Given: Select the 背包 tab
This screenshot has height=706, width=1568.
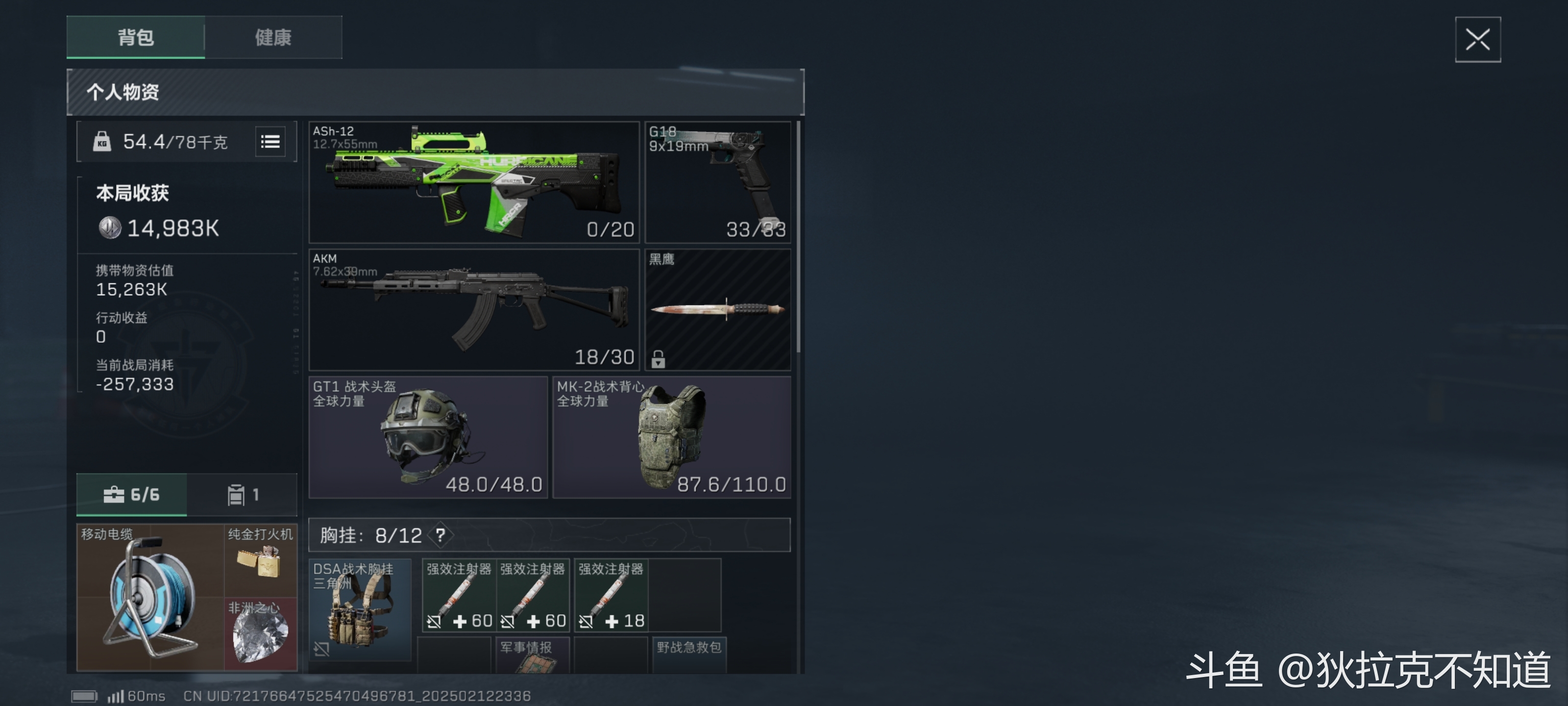Looking at the screenshot, I should 136,38.
